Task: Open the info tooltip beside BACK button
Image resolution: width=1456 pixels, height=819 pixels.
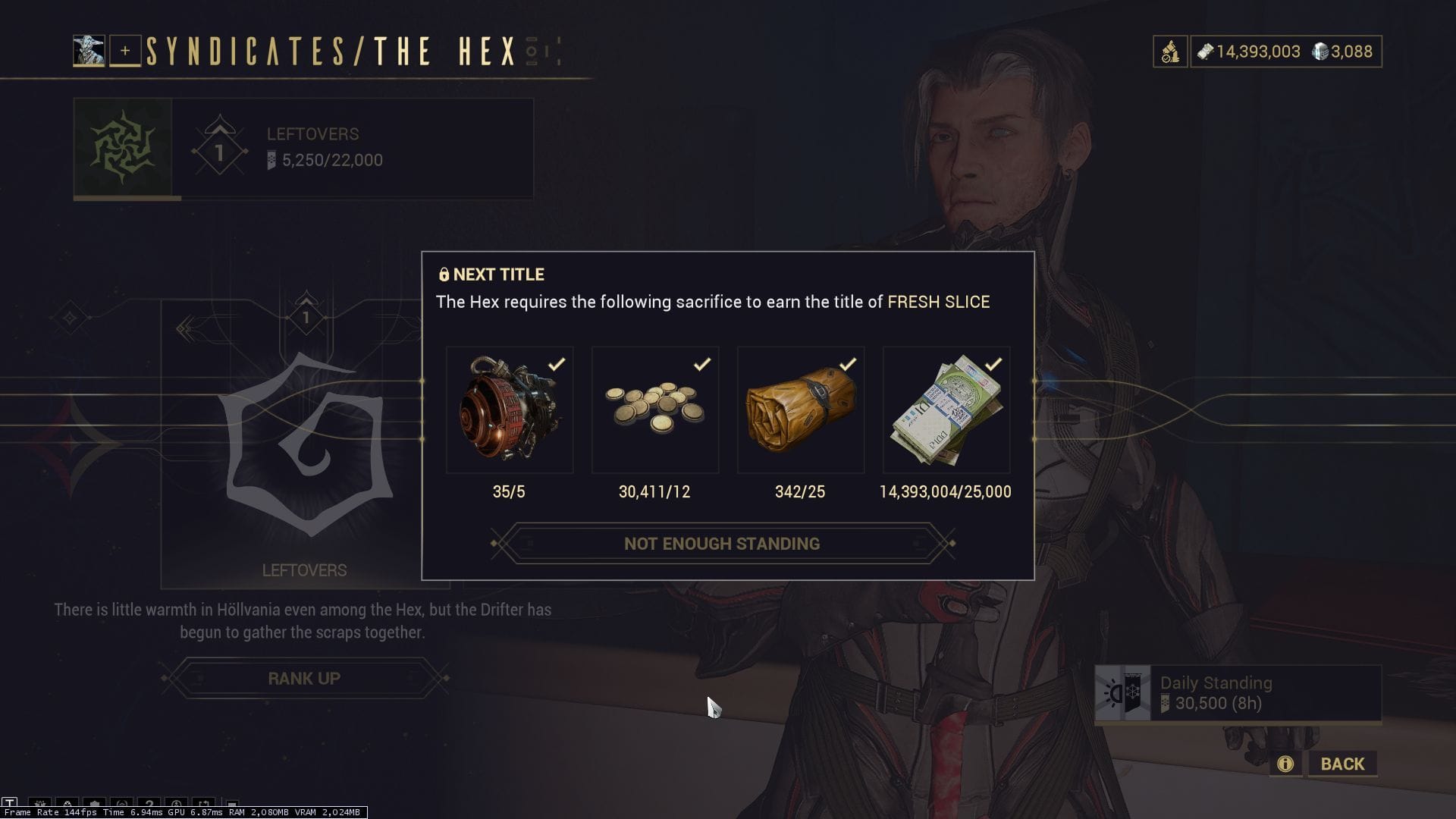Action: 1285,764
